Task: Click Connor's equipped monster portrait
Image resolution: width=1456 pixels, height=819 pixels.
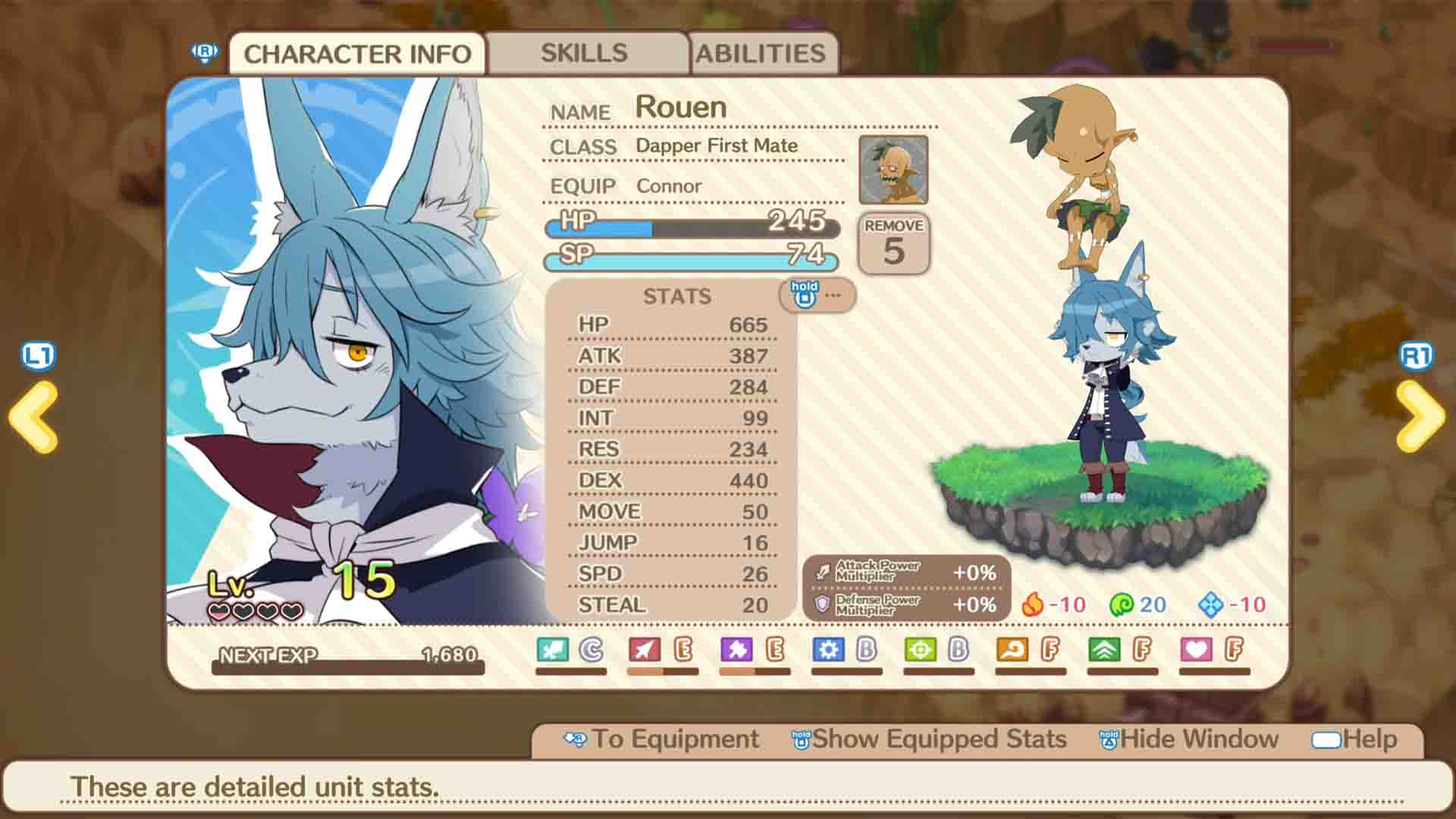Action: [x=893, y=169]
